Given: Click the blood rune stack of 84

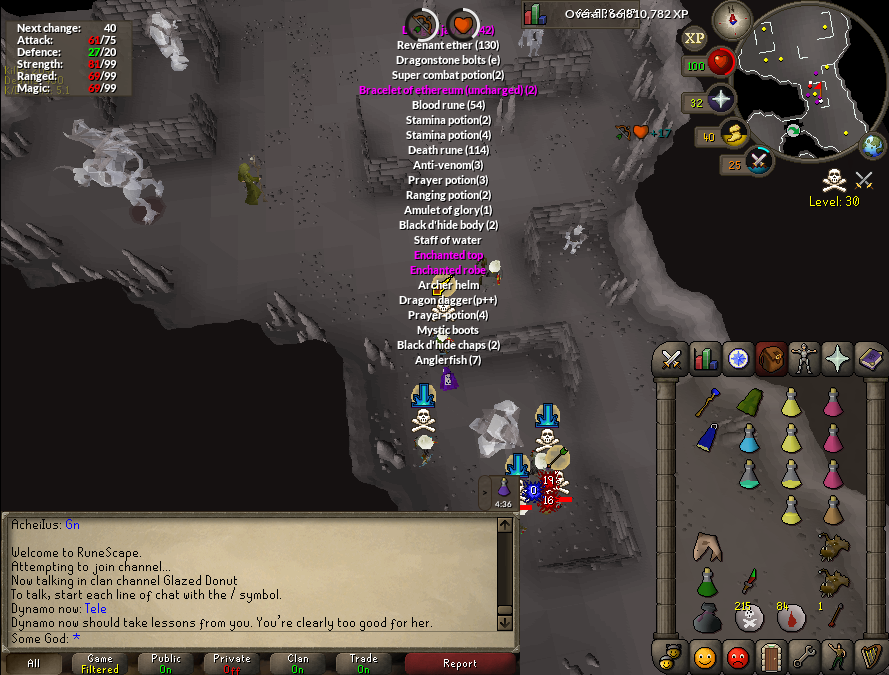Looking at the screenshot, I should pos(790,618).
